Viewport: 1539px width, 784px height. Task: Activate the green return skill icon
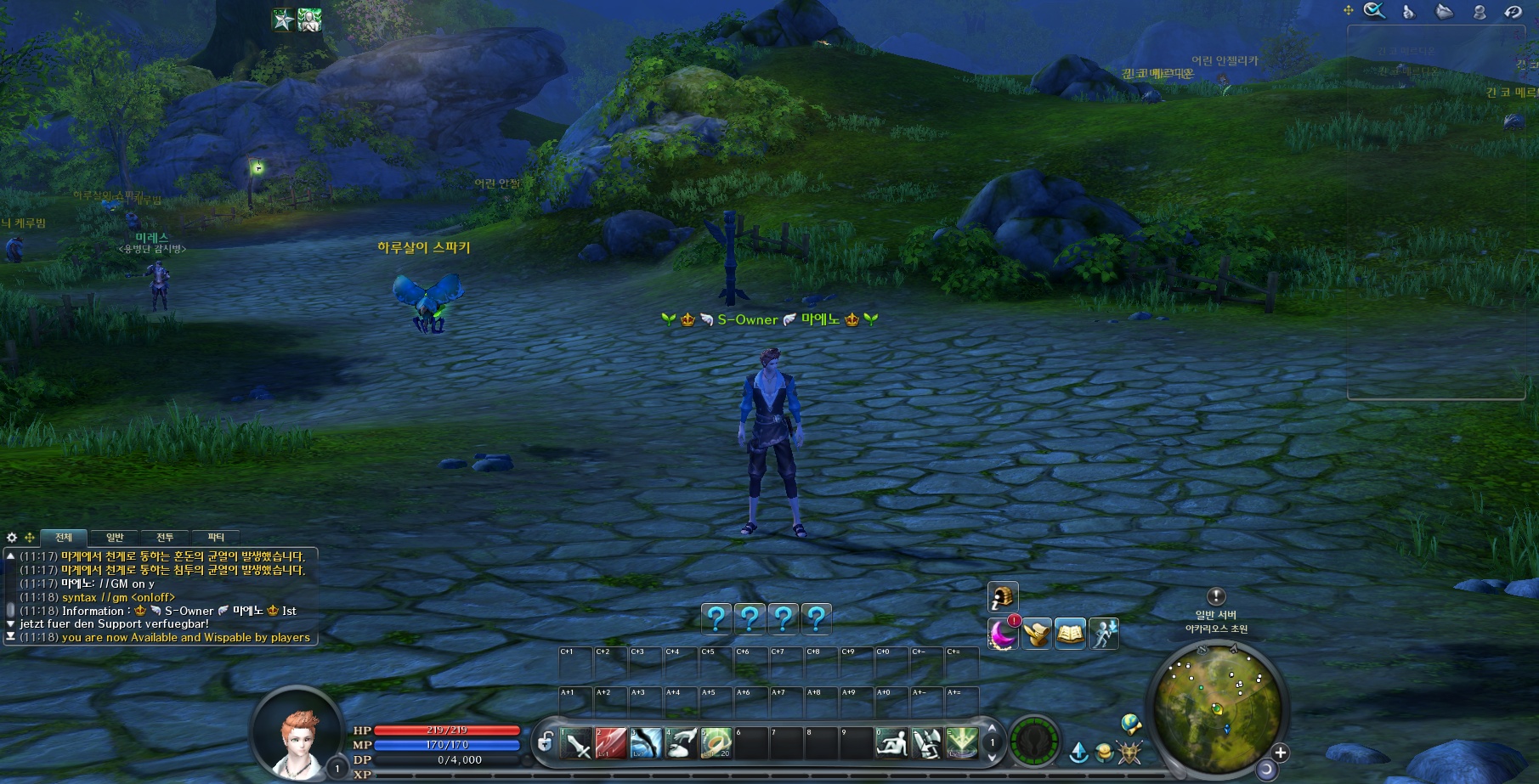(x=962, y=742)
